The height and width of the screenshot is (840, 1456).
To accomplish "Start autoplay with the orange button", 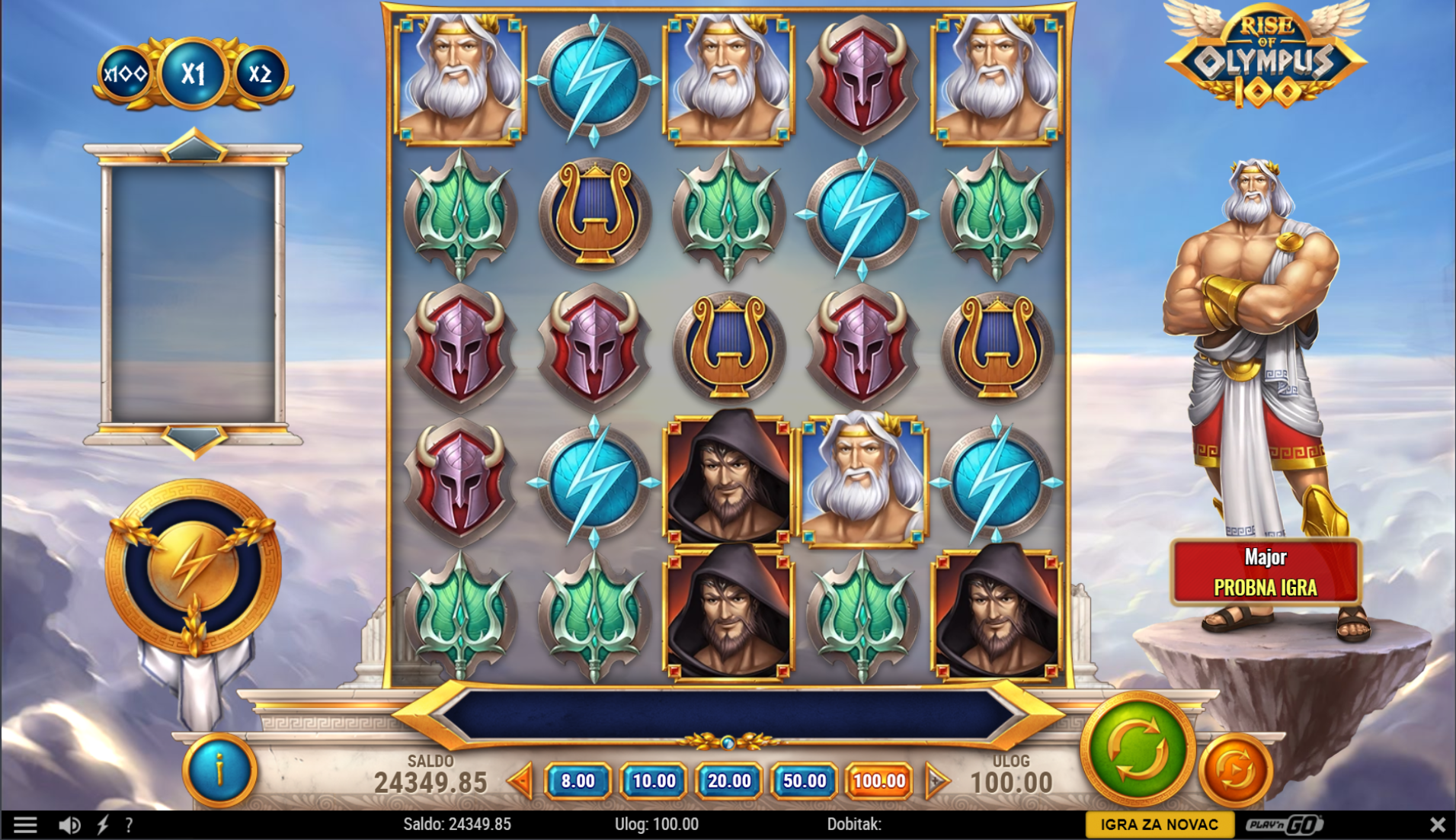I will [x=1234, y=770].
